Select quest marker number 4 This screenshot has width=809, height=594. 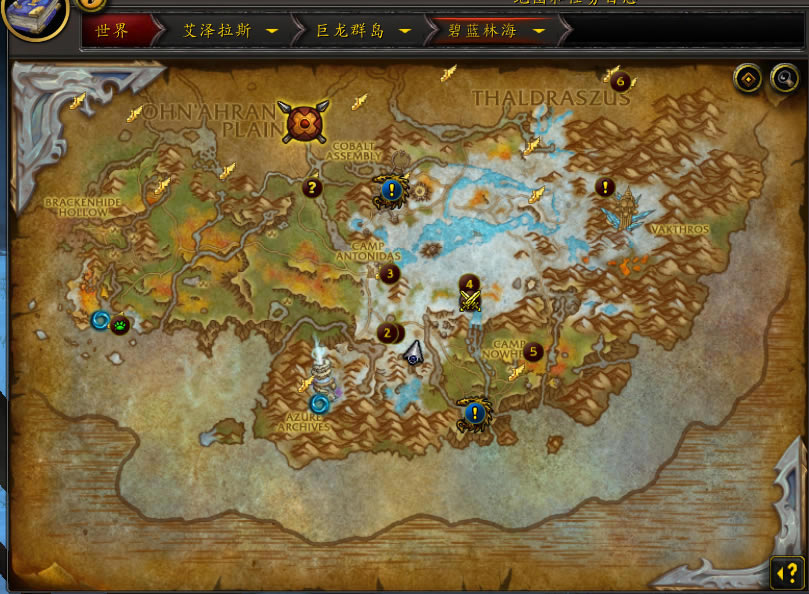tap(469, 284)
